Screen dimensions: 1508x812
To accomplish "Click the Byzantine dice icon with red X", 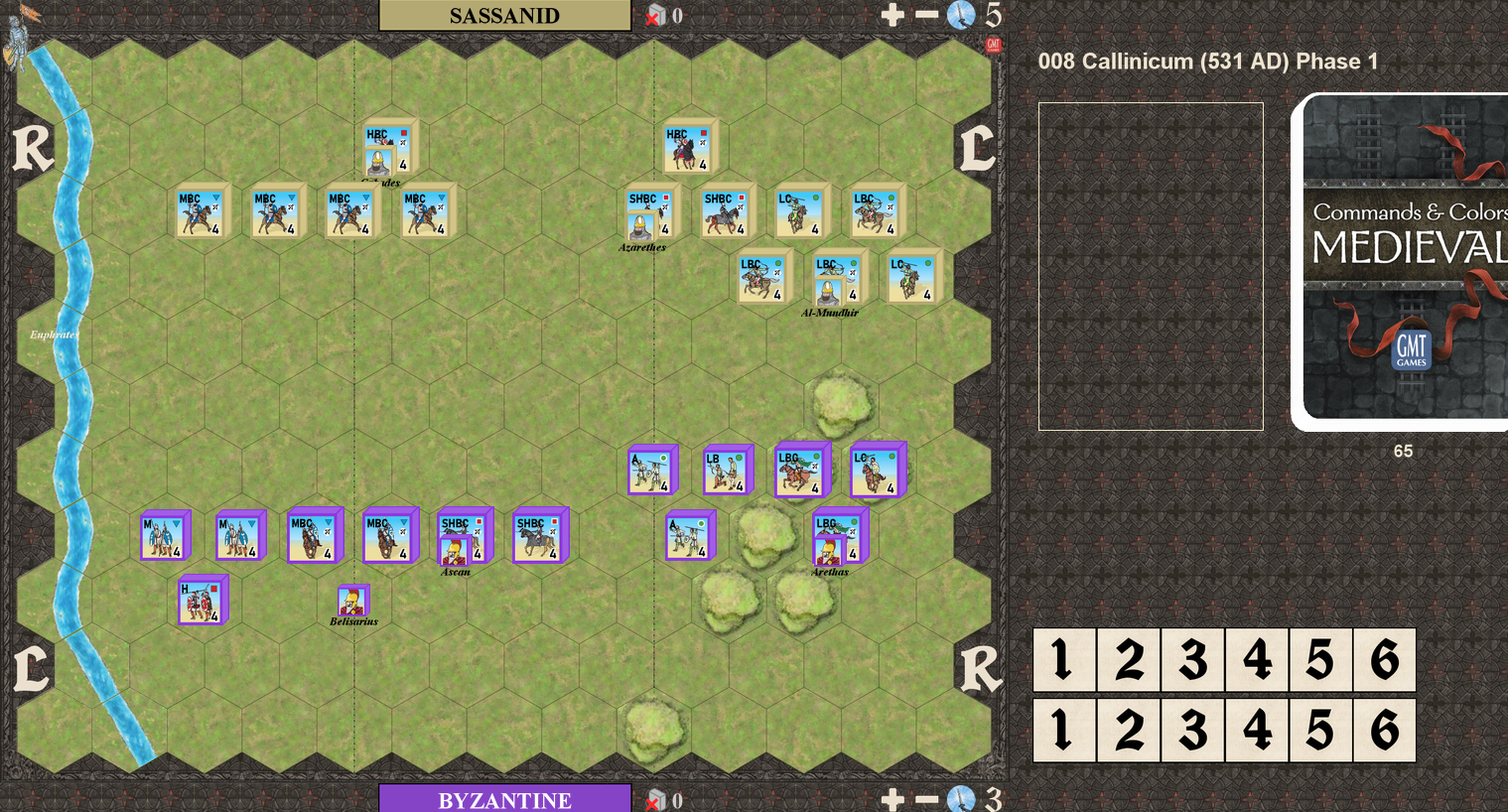I will (x=655, y=799).
